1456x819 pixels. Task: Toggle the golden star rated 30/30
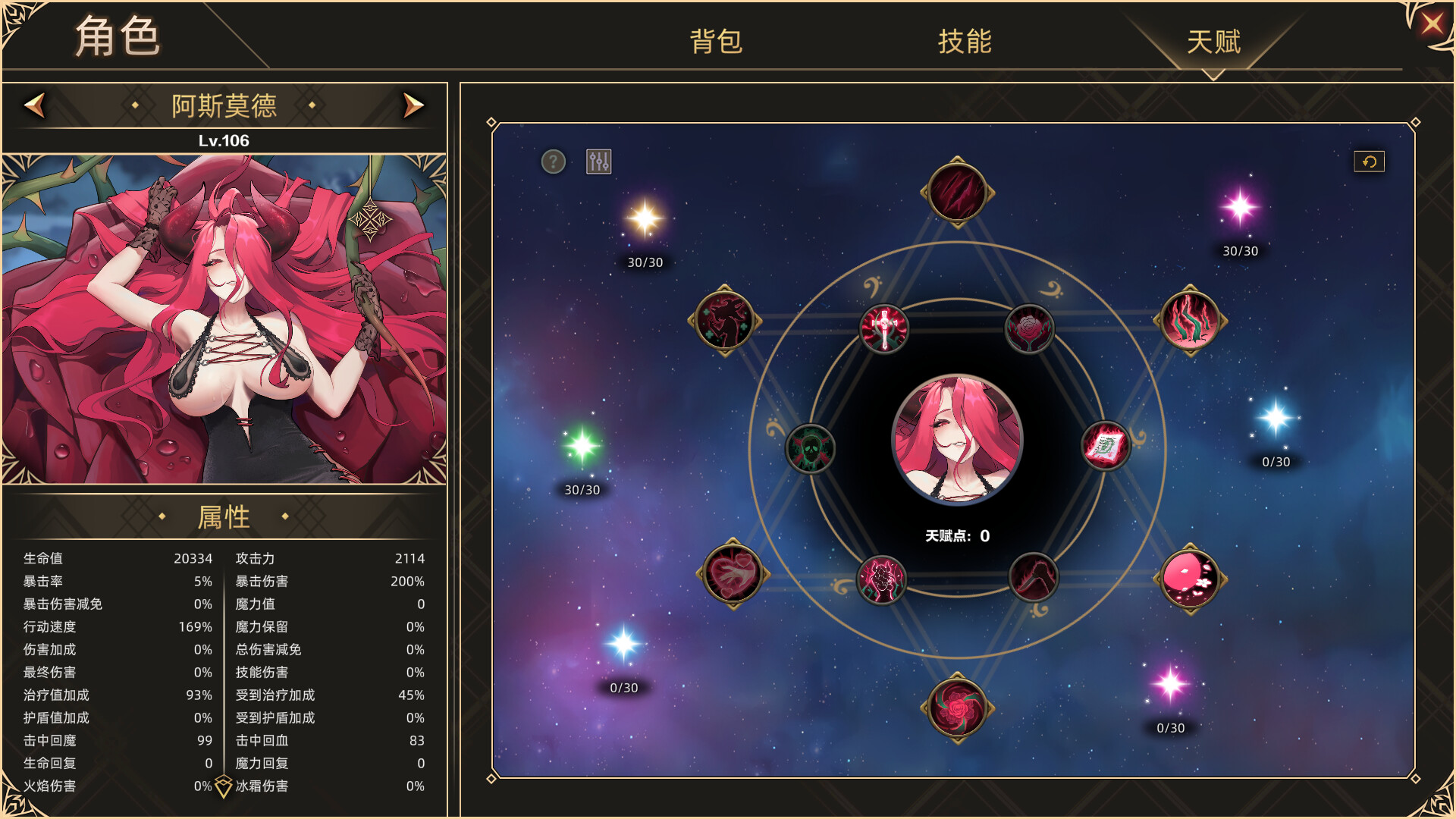[644, 220]
